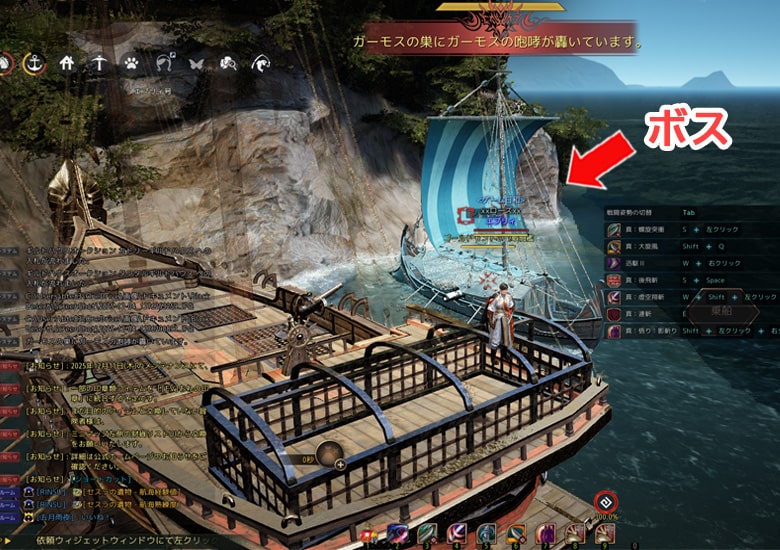This screenshot has width=780, height=550.
Task: Click the 真：後飛斬 skill guide icon
Action: (613, 281)
